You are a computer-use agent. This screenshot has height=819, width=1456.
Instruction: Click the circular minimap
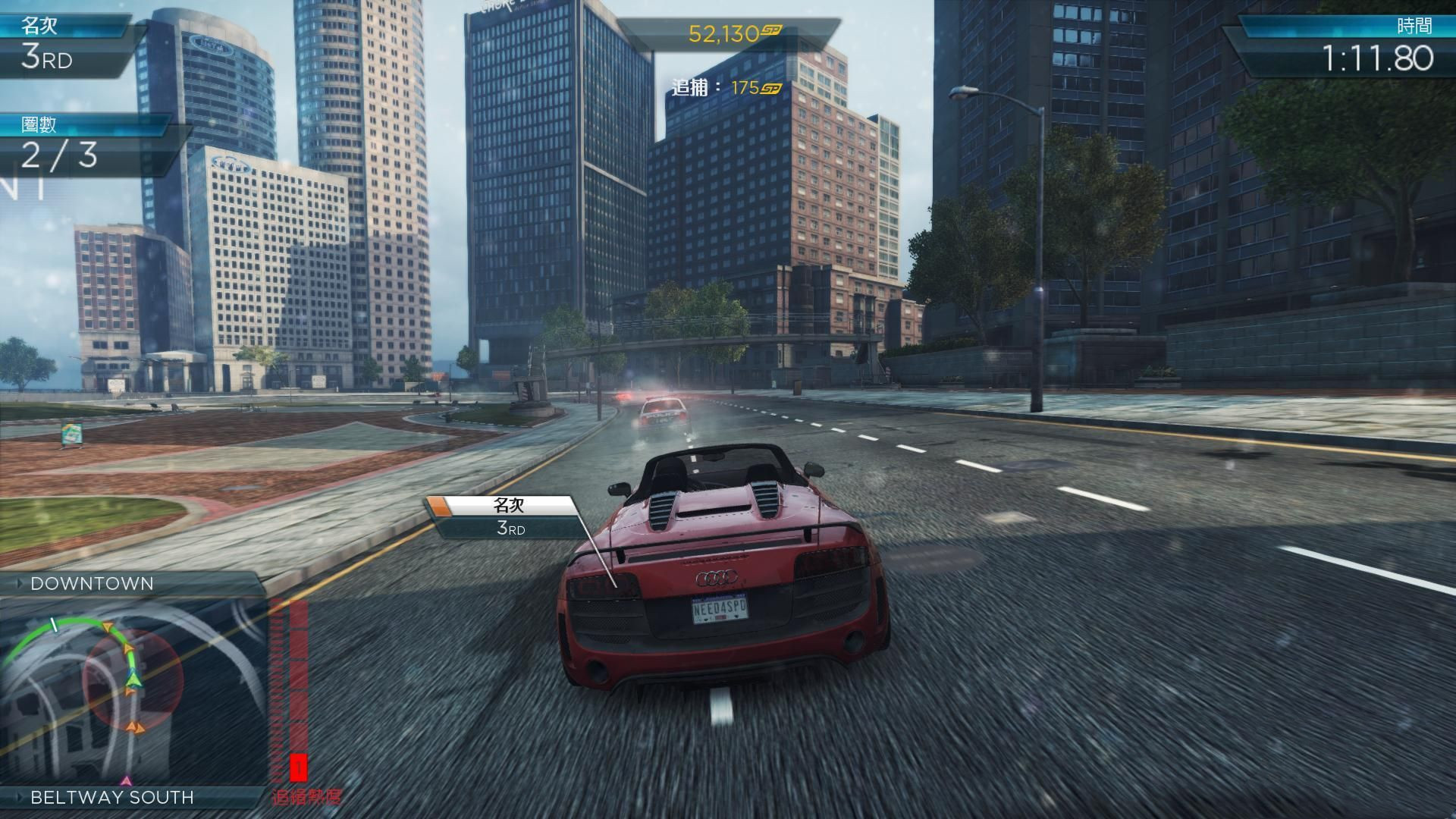coord(133,690)
